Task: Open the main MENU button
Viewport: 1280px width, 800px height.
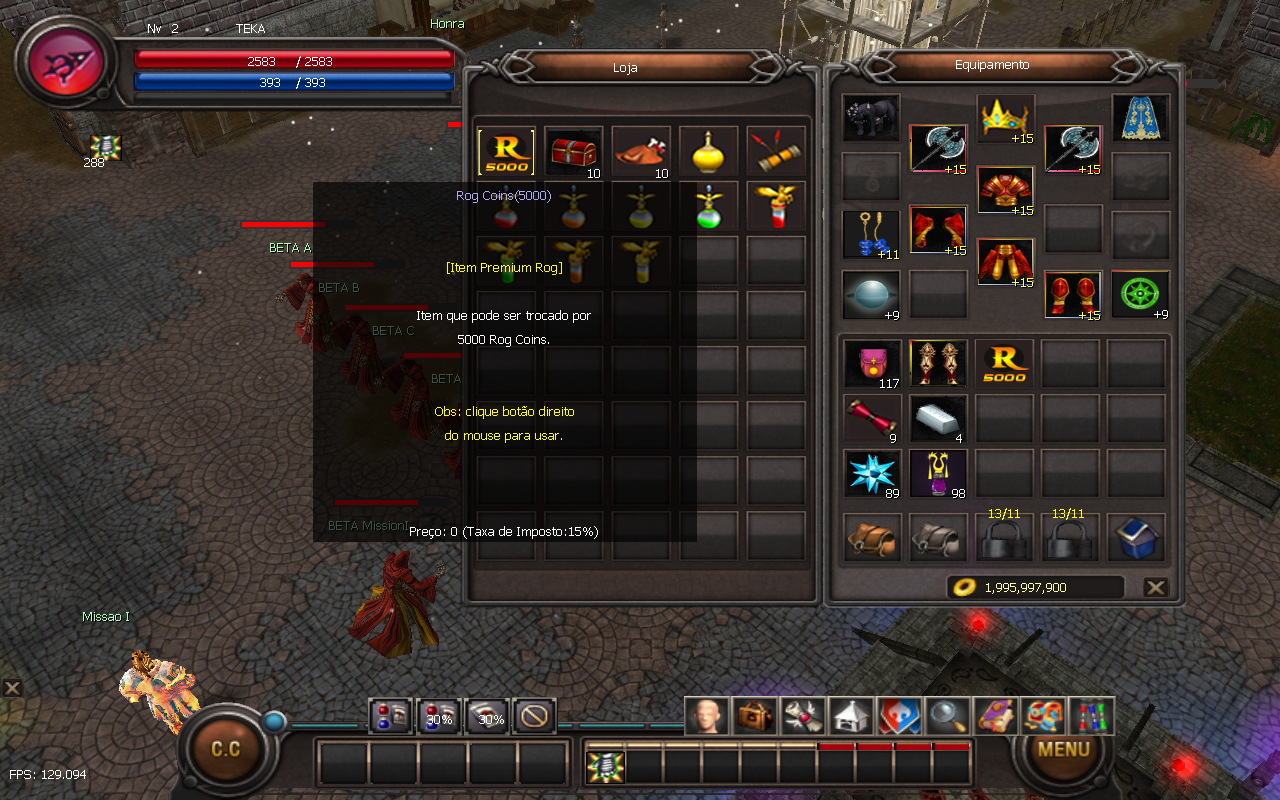Action: pos(1063,749)
